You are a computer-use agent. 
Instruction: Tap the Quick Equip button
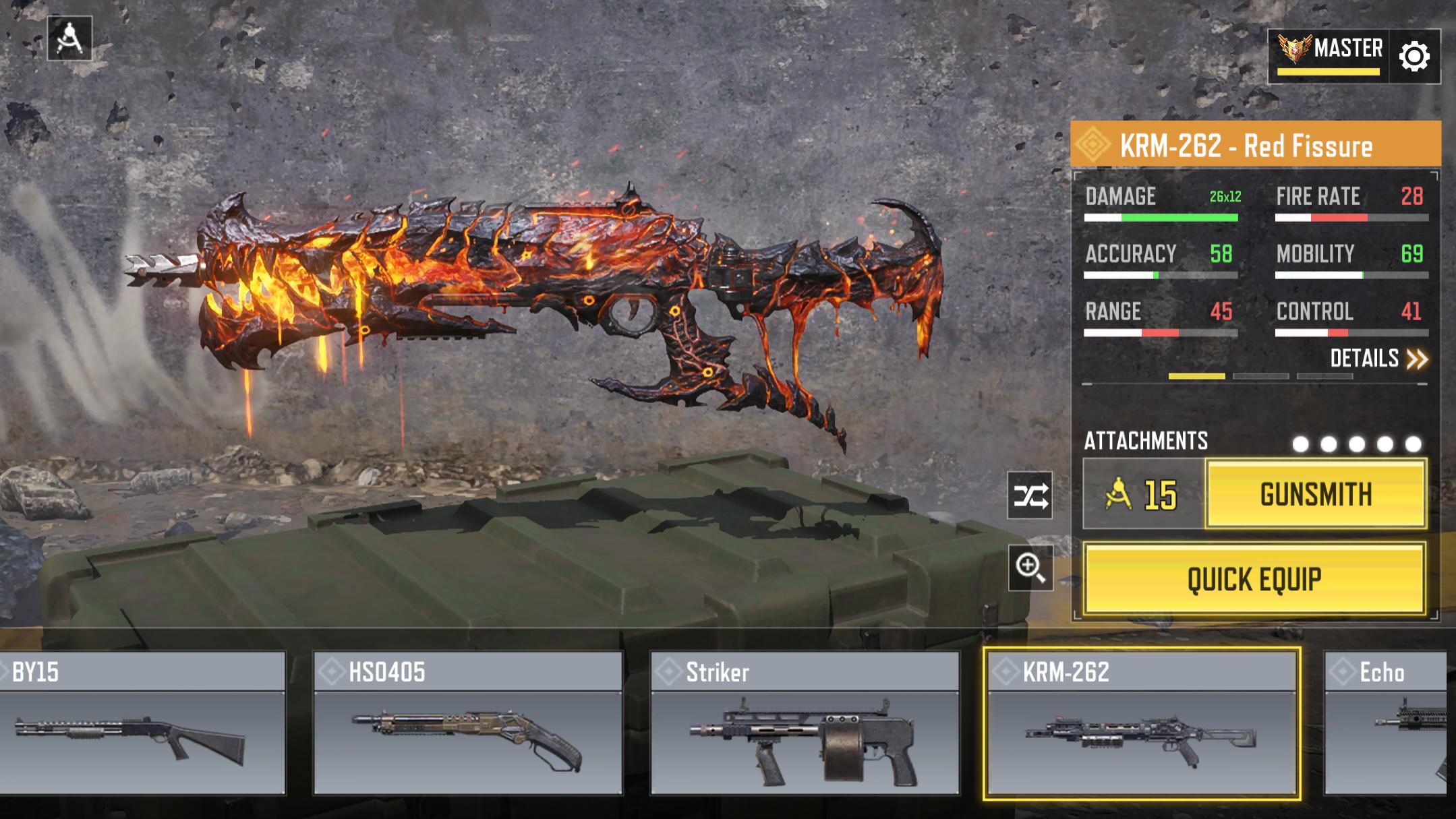coord(1254,579)
